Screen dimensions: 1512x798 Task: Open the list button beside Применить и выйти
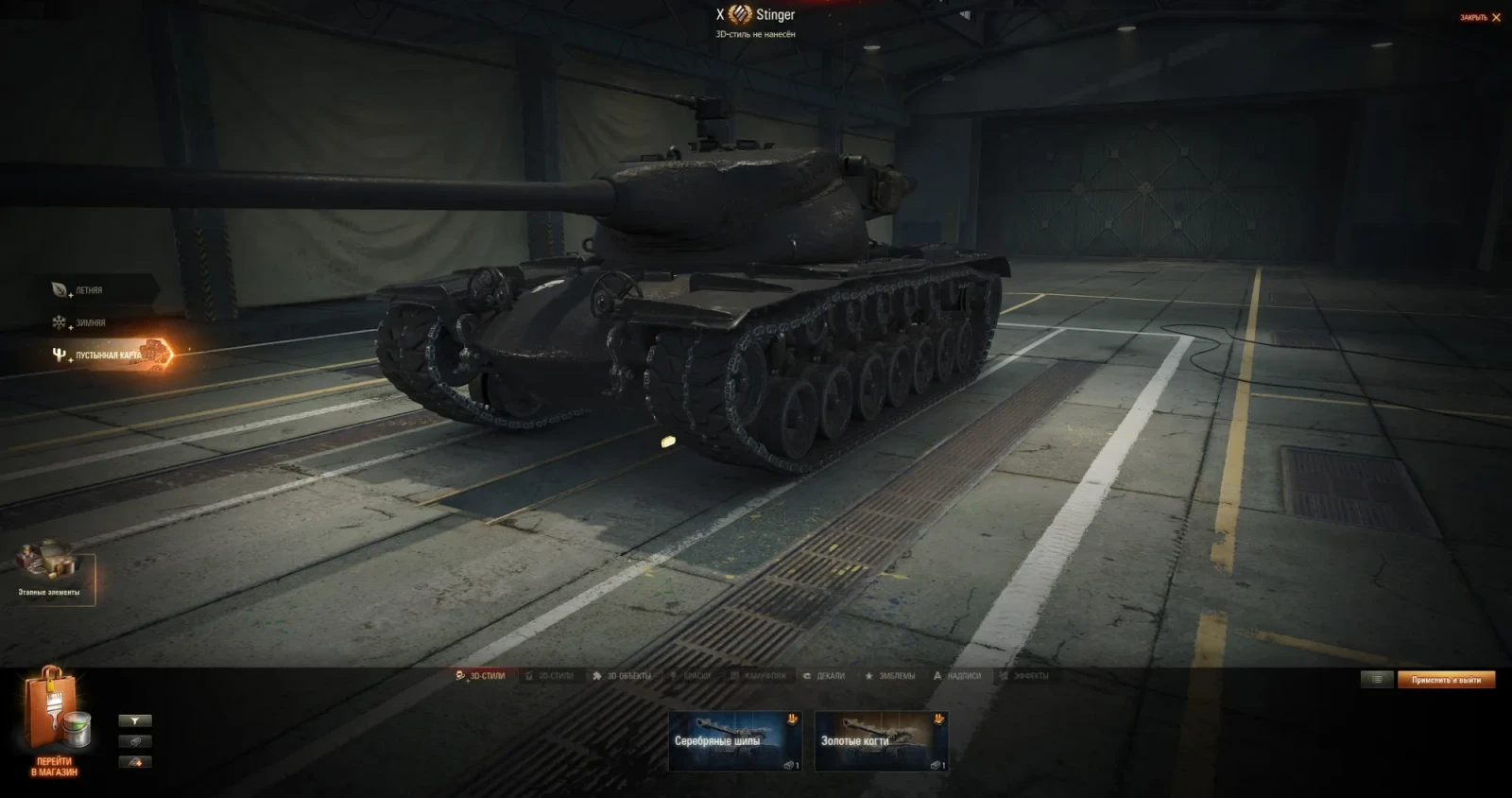point(1377,680)
